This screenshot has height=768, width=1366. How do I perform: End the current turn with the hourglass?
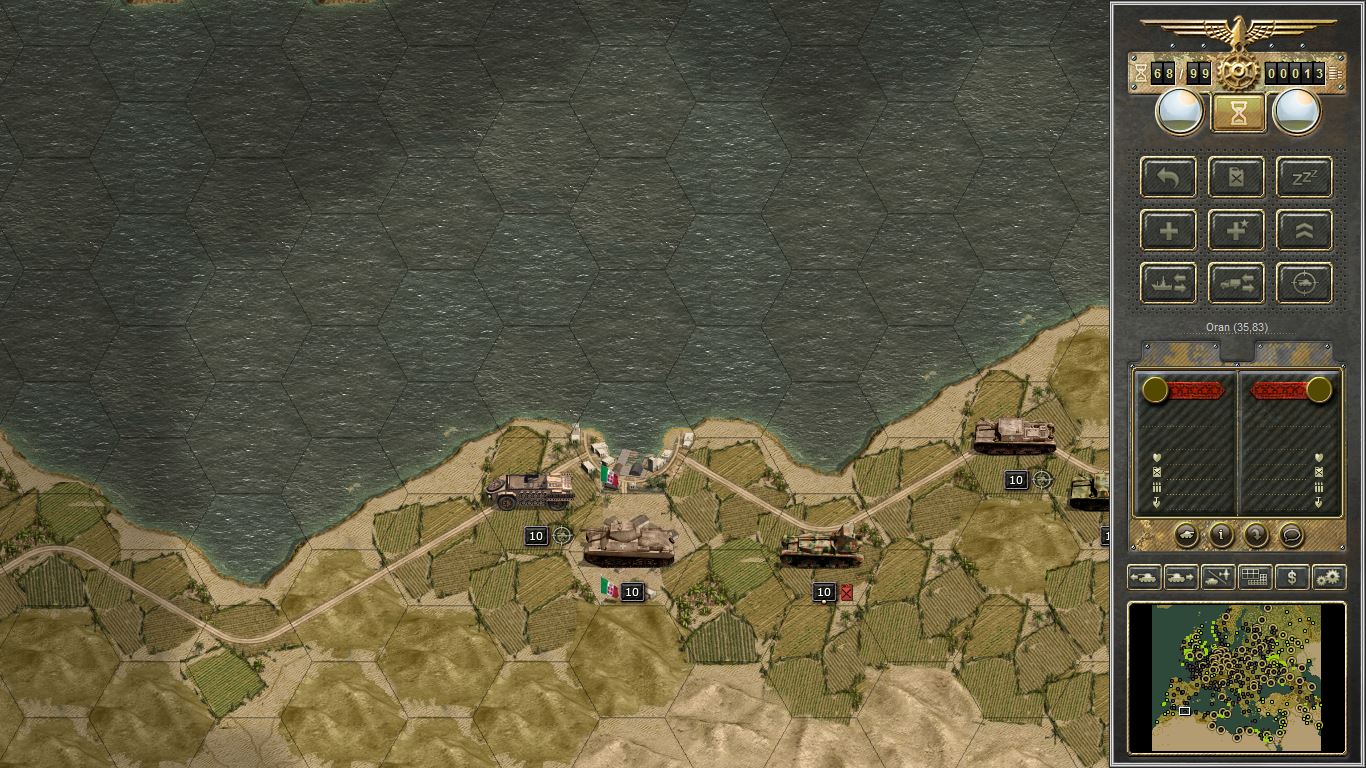coord(1237,111)
